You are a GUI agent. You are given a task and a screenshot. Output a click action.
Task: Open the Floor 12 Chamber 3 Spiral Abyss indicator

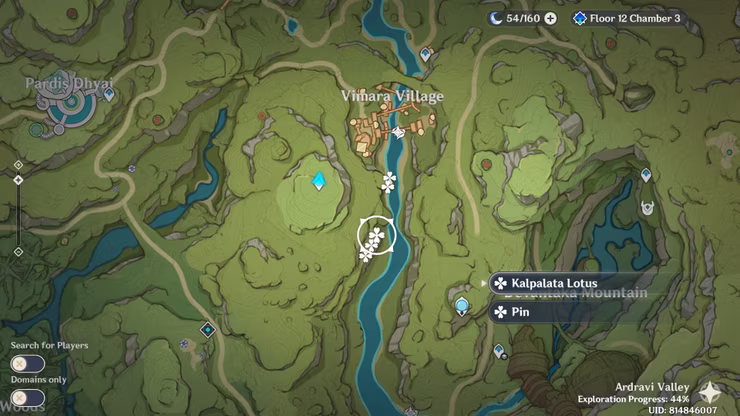pyautogui.click(x=630, y=18)
